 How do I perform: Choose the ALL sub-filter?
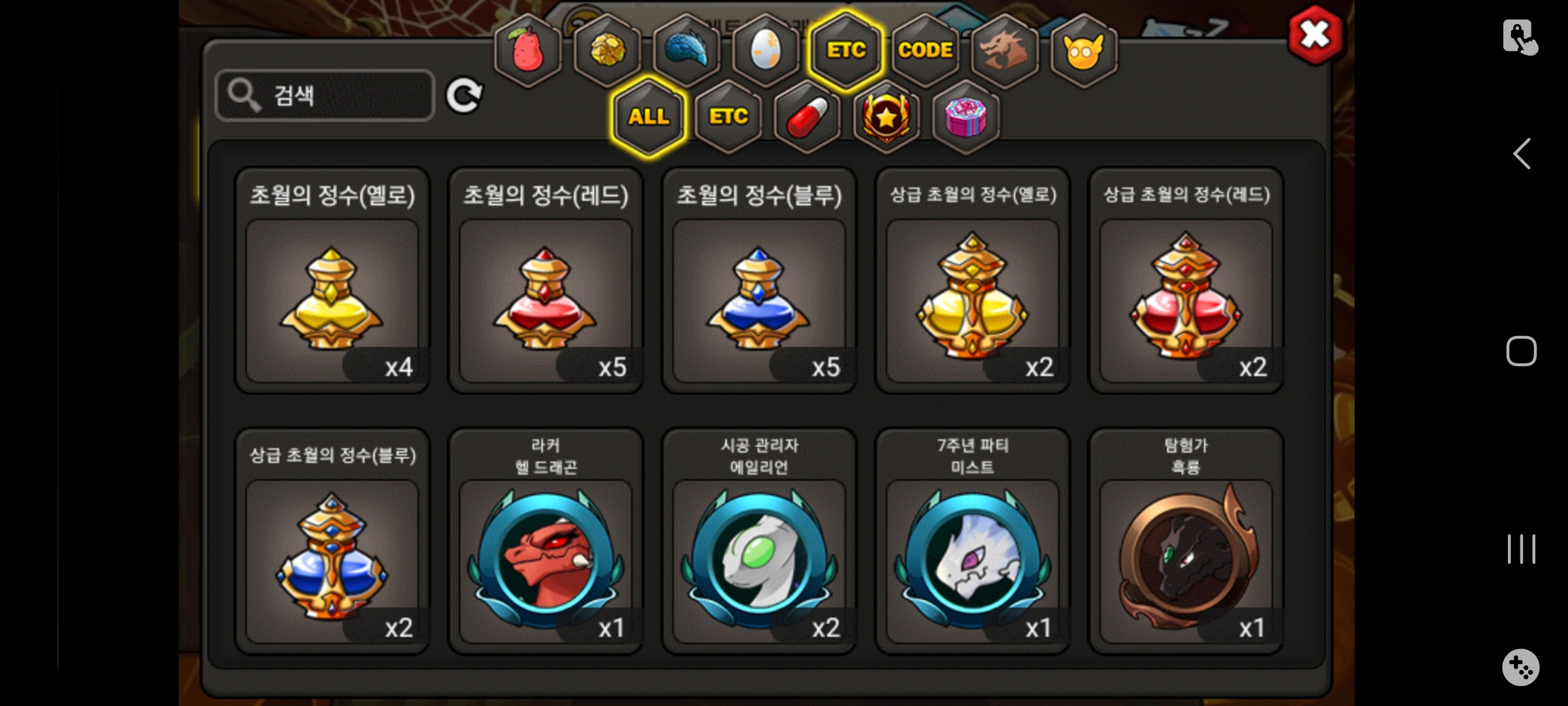coord(649,117)
